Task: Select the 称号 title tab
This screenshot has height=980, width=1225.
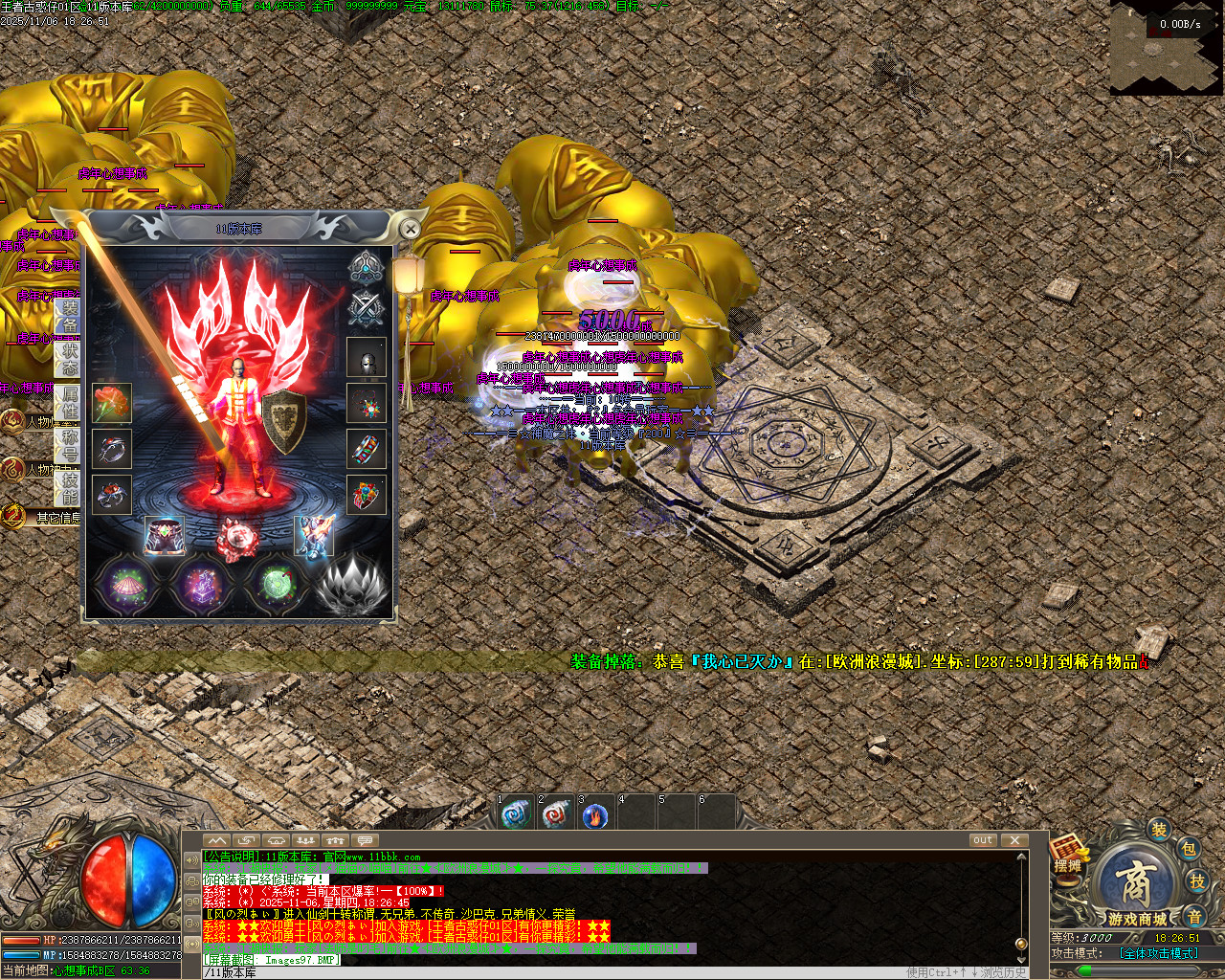Action: pyautogui.click(x=69, y=444)
